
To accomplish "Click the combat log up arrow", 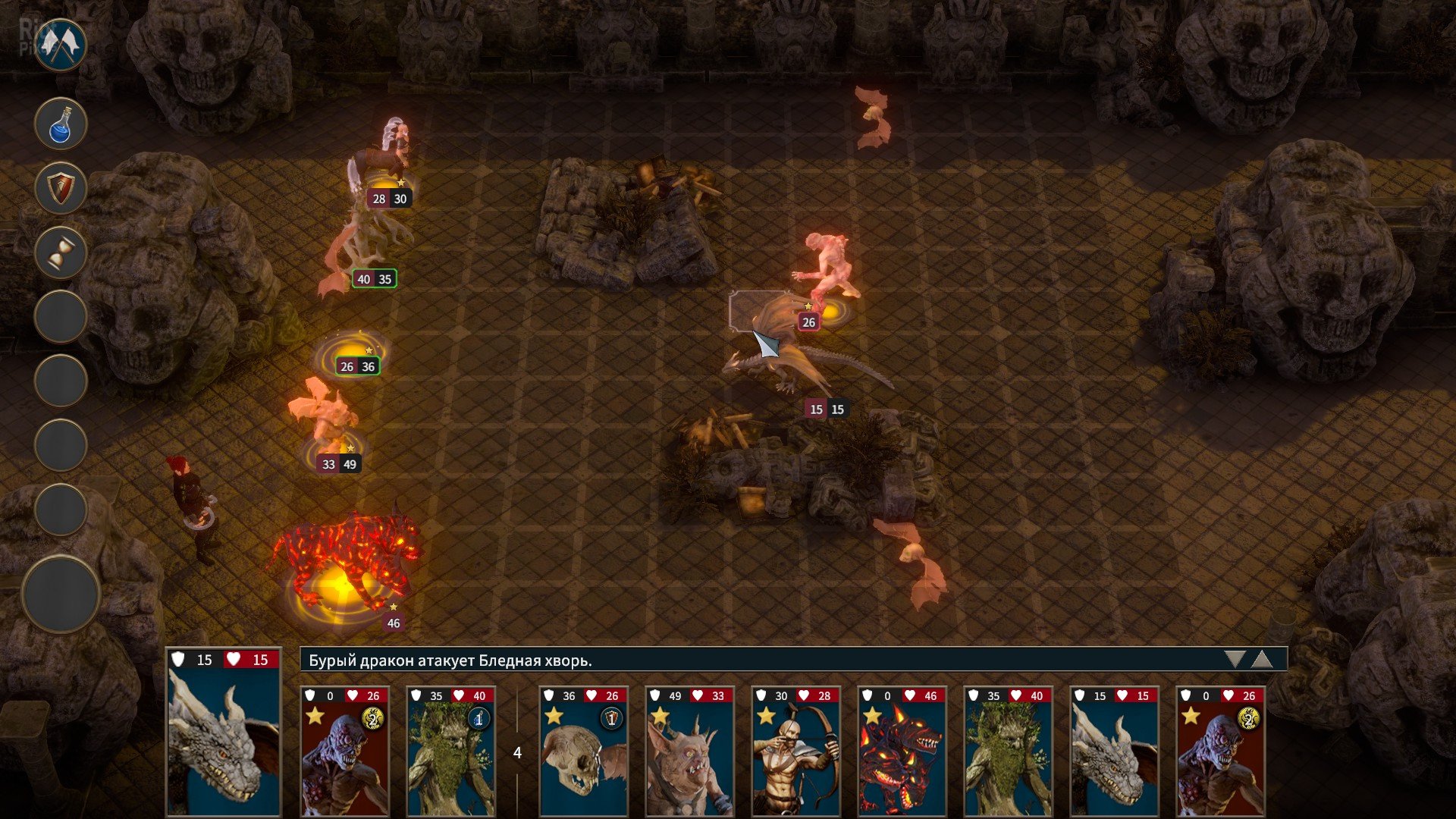I will click(1261, 659).
